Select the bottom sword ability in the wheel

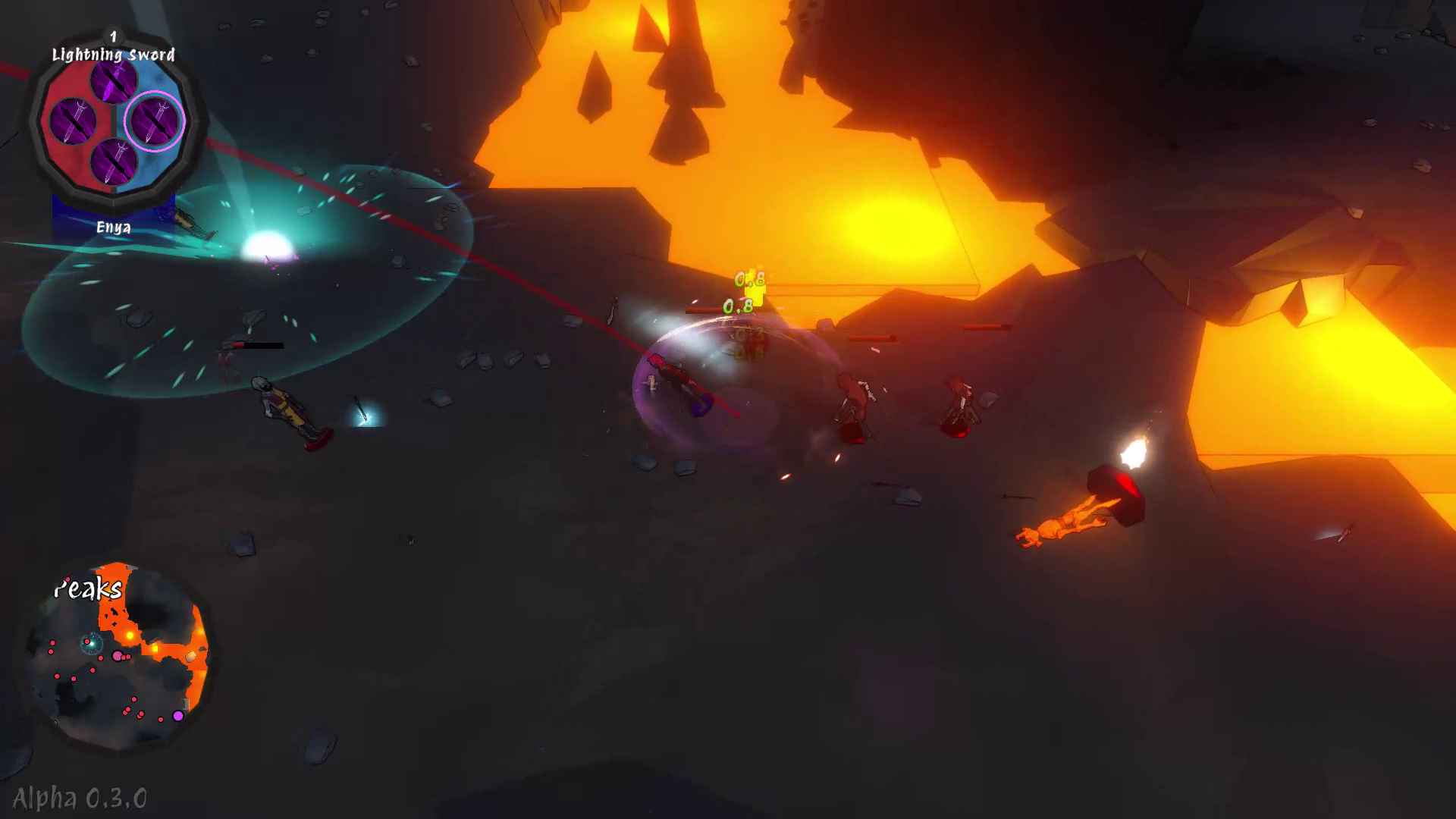(x=112, y=161)
